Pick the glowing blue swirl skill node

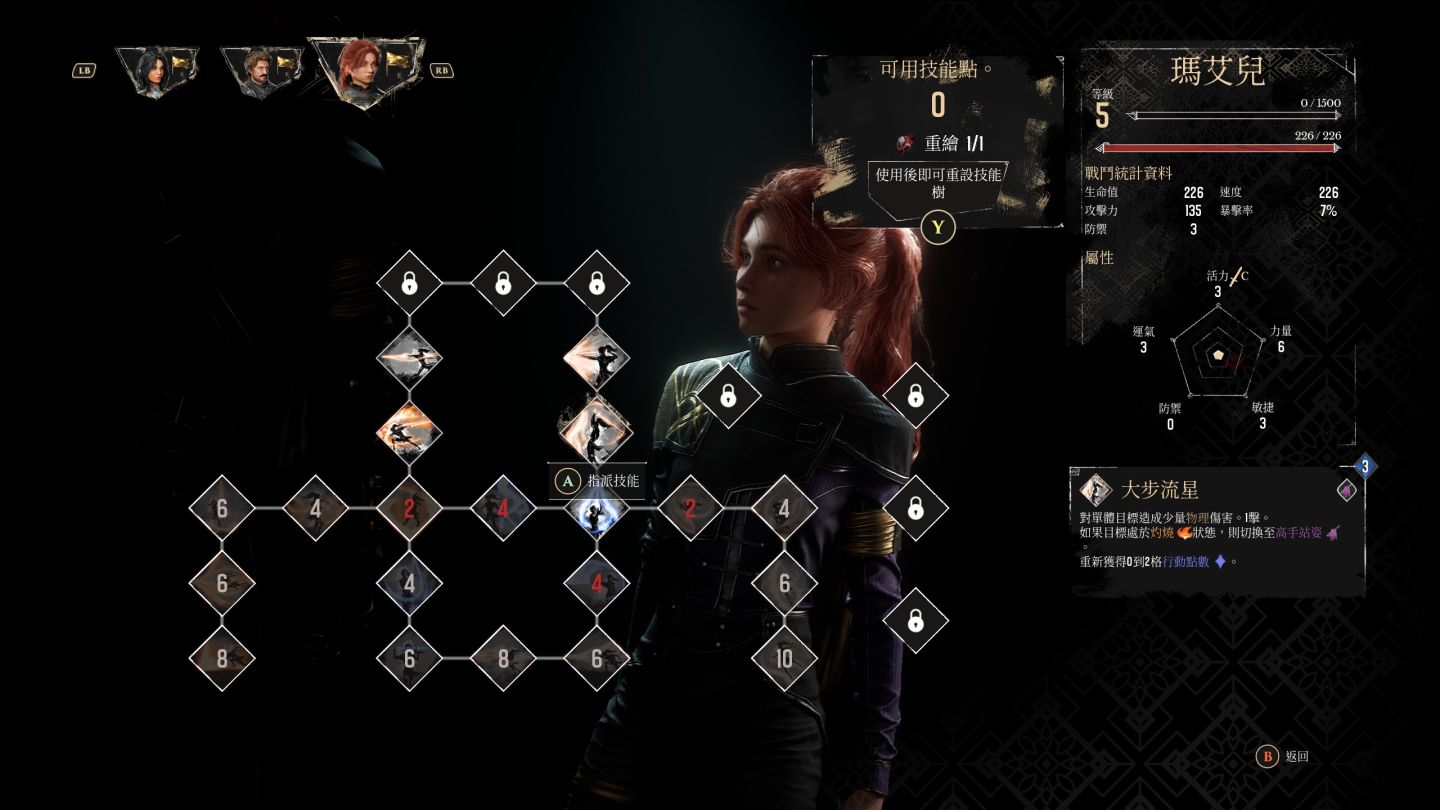597,508
